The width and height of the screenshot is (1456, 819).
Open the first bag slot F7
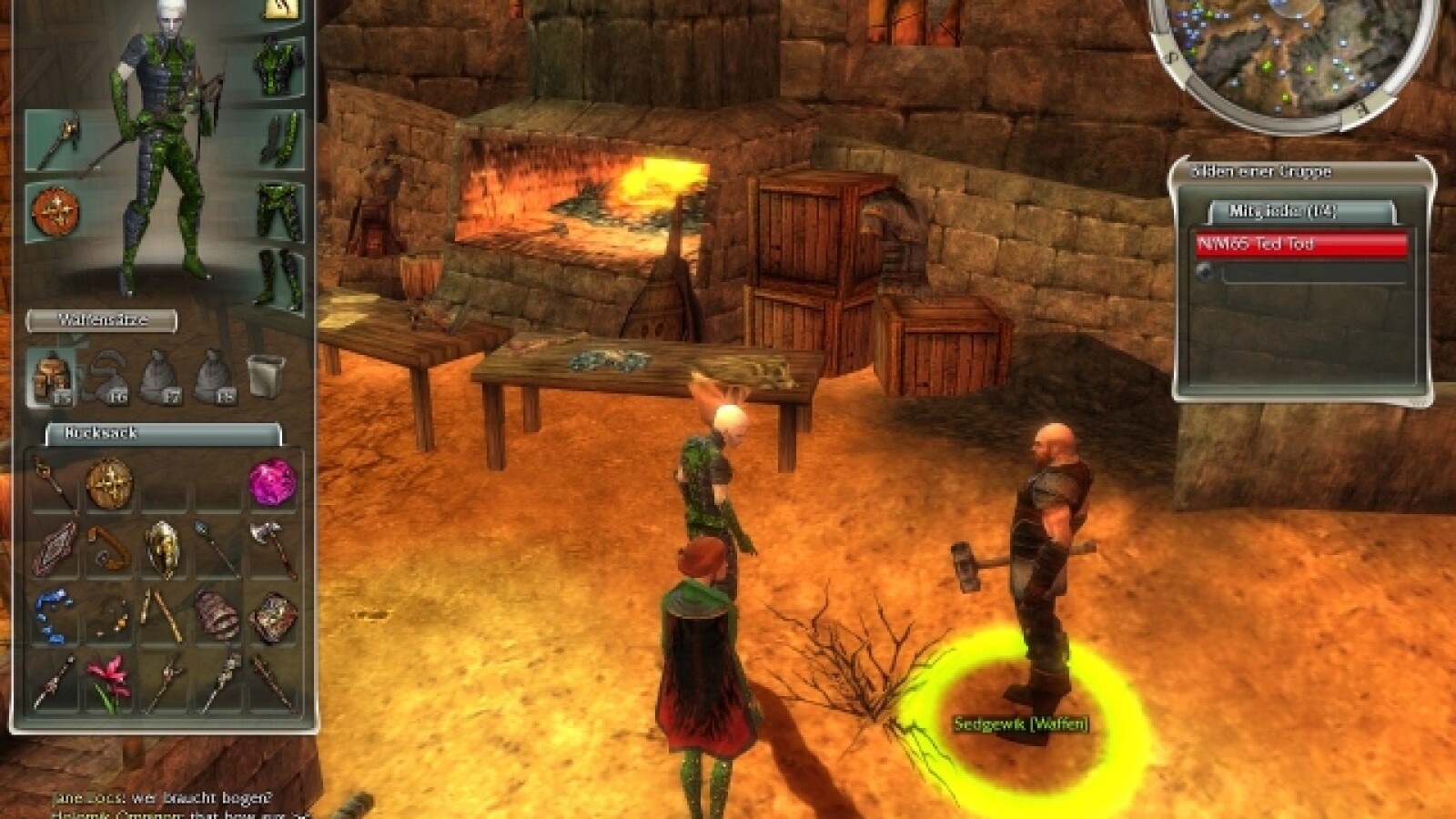point(158,376)
